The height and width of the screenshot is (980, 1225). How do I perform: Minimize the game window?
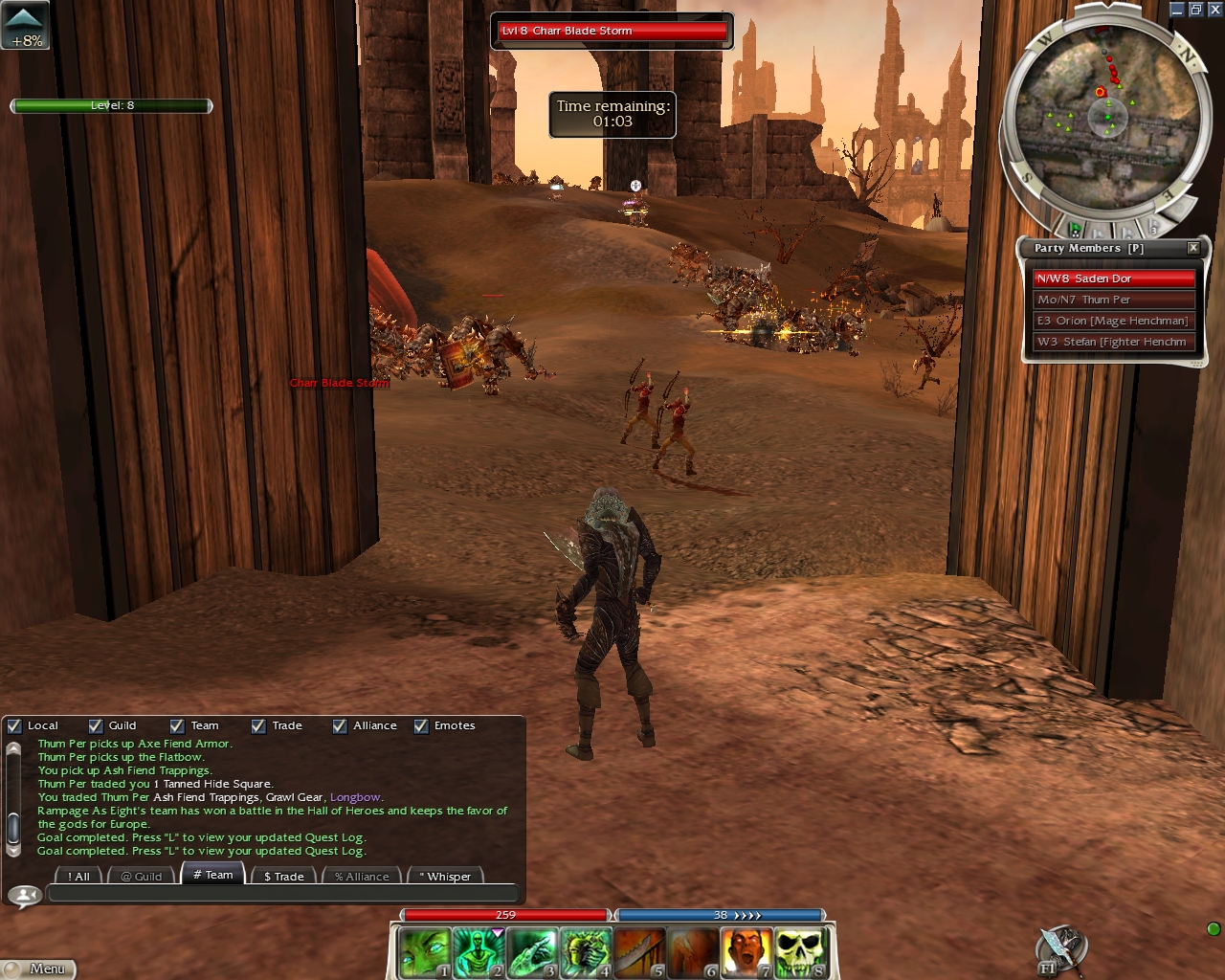click(x=1176, y=10)
